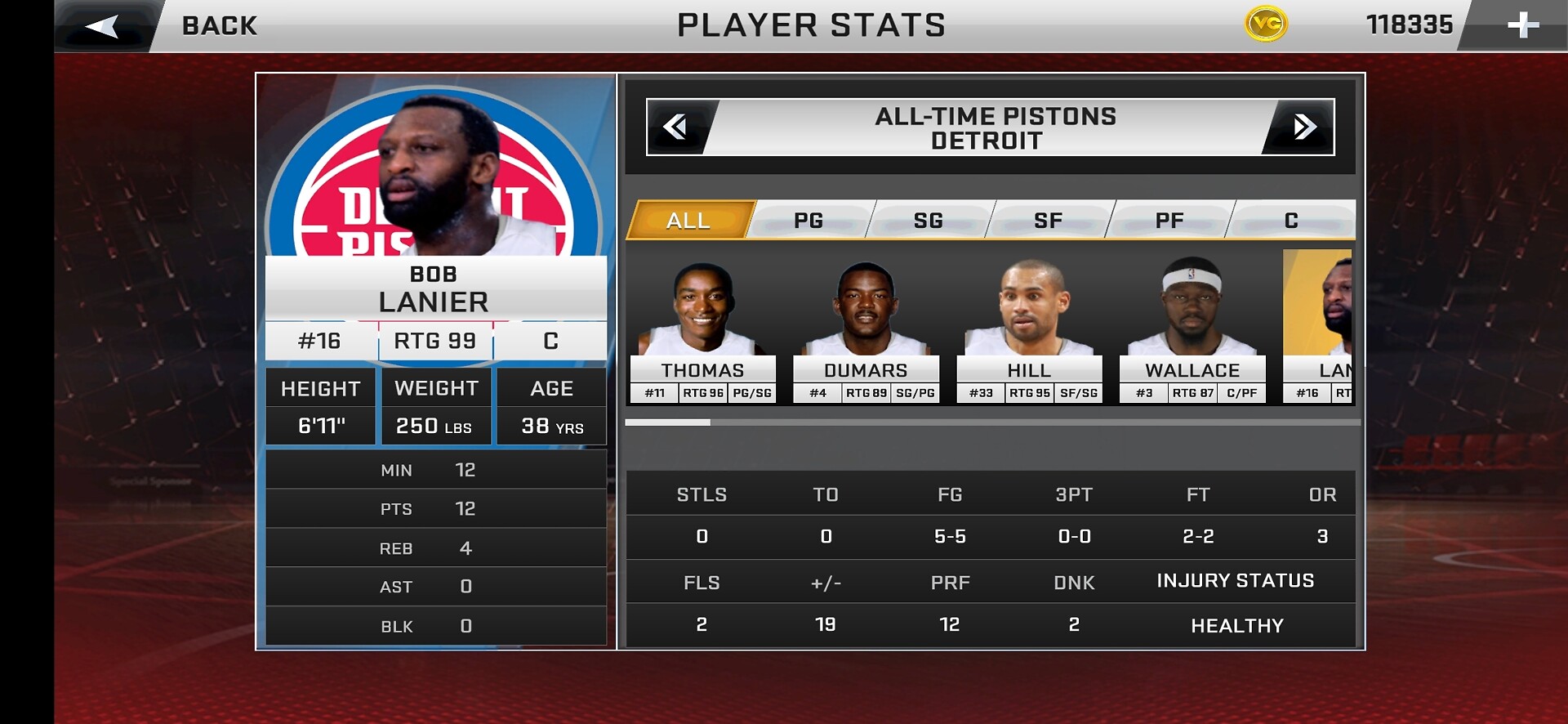Click the roster horizontal scrollbar
Screen dimensions: 1568x724
click(992, 422)
